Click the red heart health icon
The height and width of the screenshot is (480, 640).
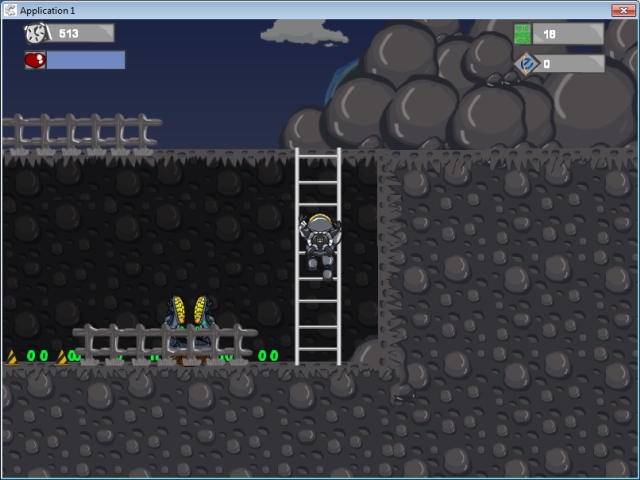click(x=35, y=60)
